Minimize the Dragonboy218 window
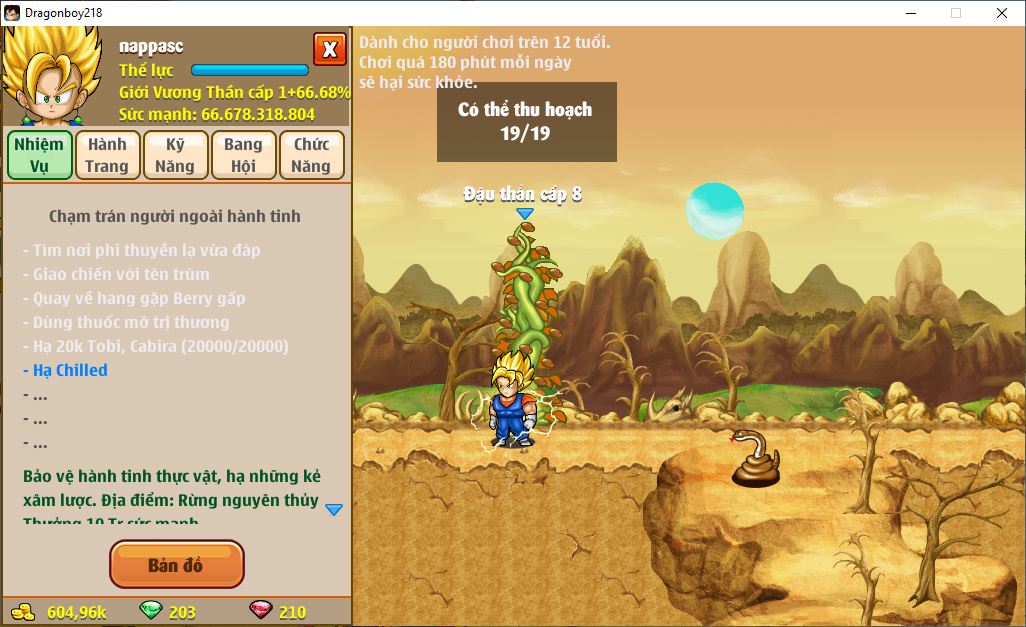Viewport: 1026px width, 627px height. click(910, 13)
